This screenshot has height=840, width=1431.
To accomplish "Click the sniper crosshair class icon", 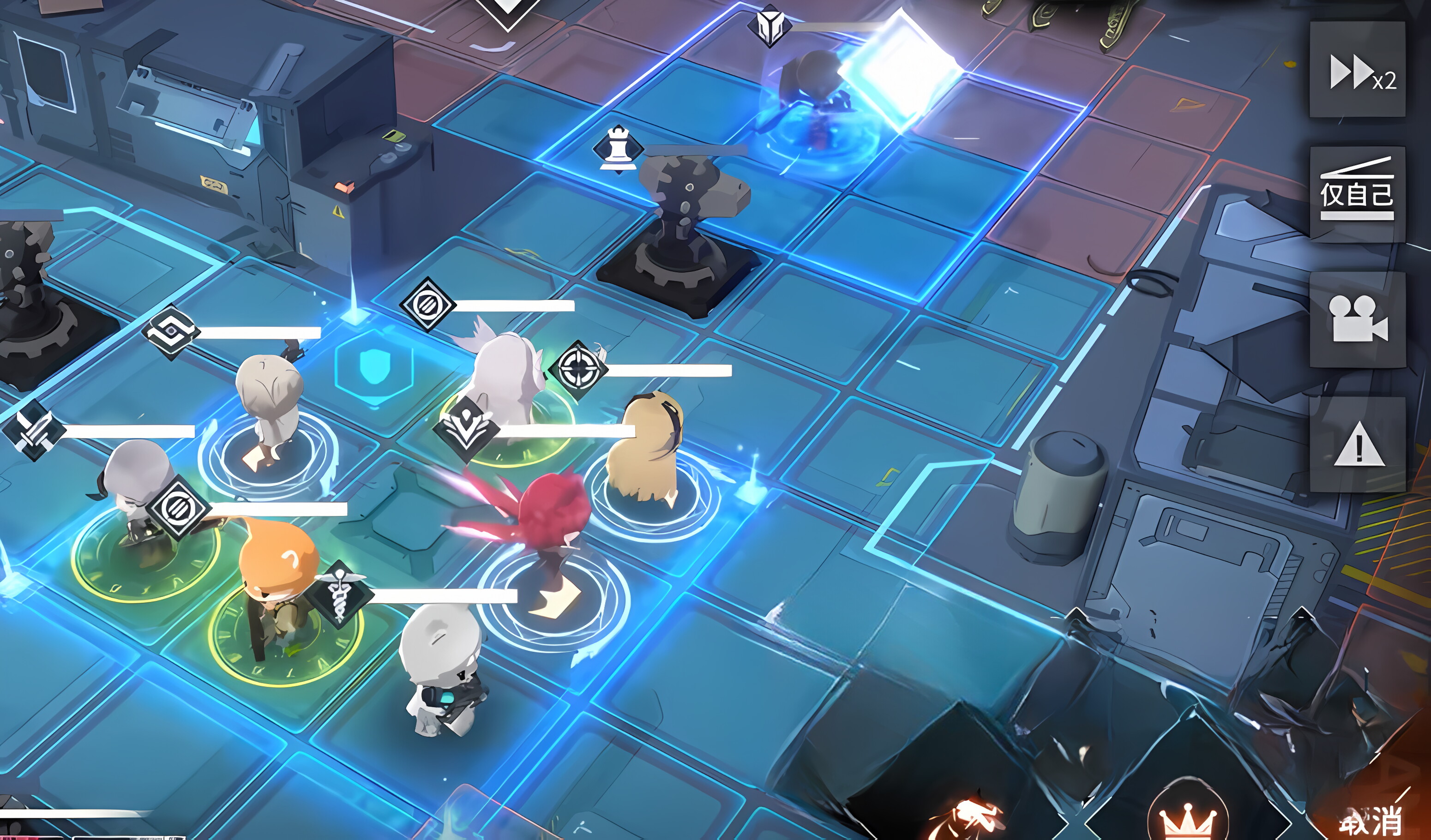I will pos(577,370).
